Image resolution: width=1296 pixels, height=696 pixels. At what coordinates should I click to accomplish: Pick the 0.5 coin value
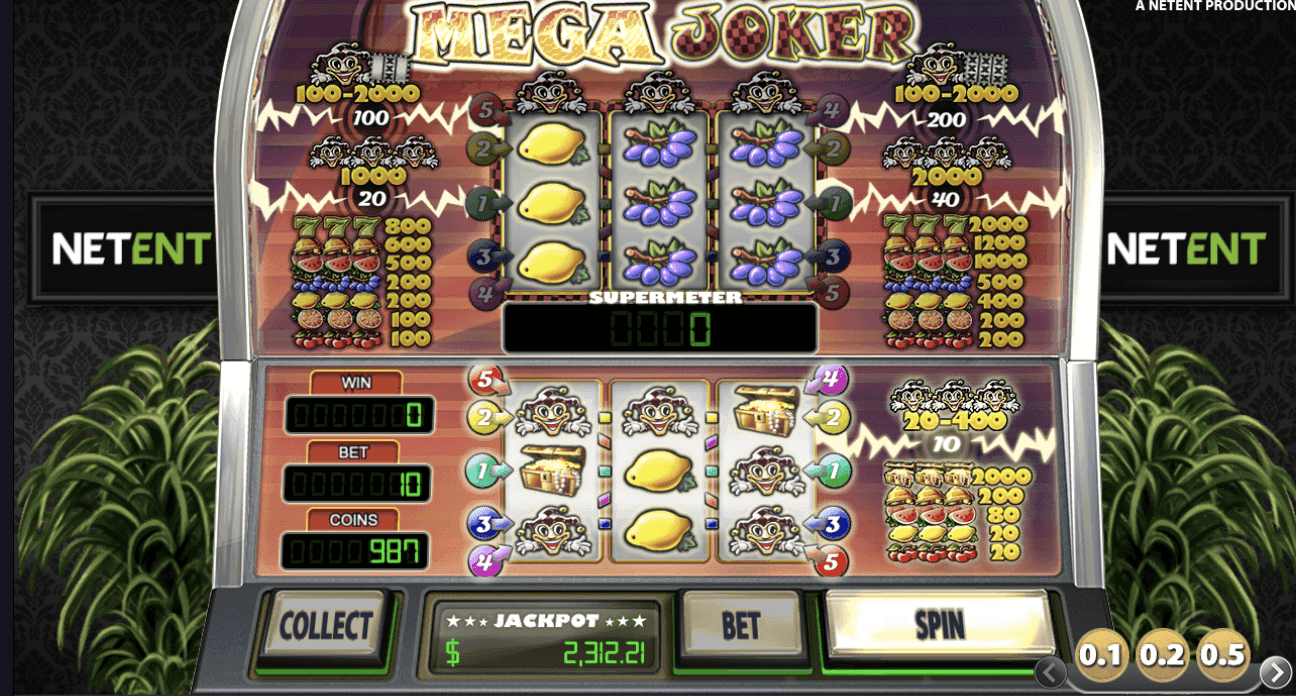pyautogui.click(x=1222, y=655)
